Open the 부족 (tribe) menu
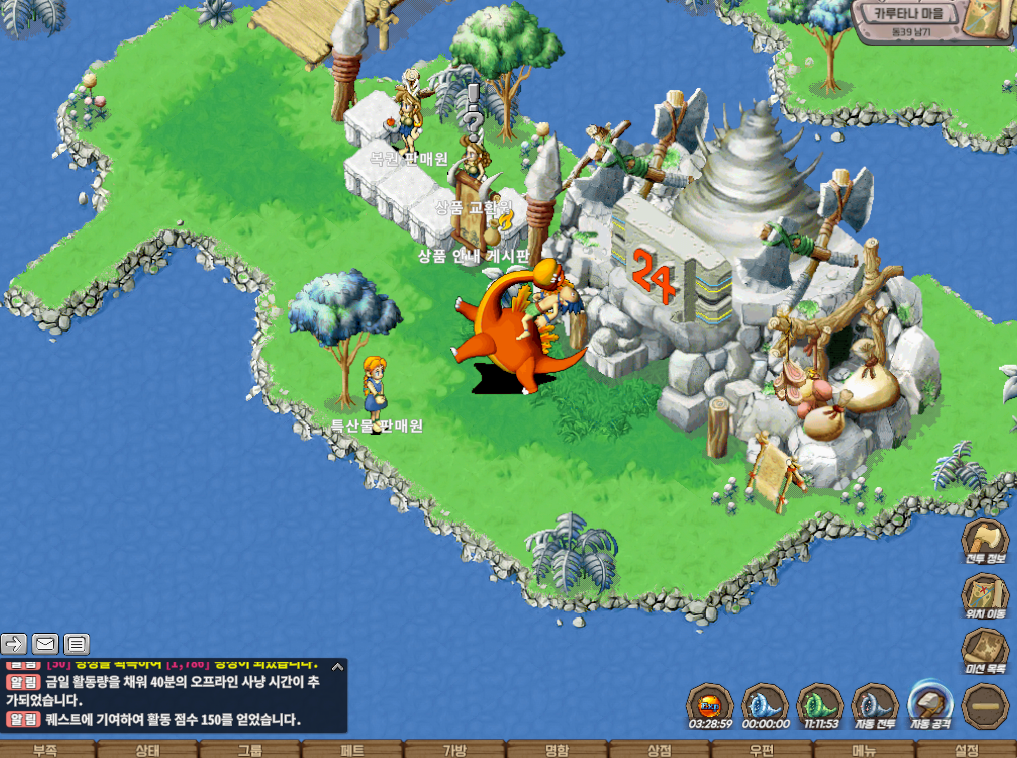 [x=45, y=750]
